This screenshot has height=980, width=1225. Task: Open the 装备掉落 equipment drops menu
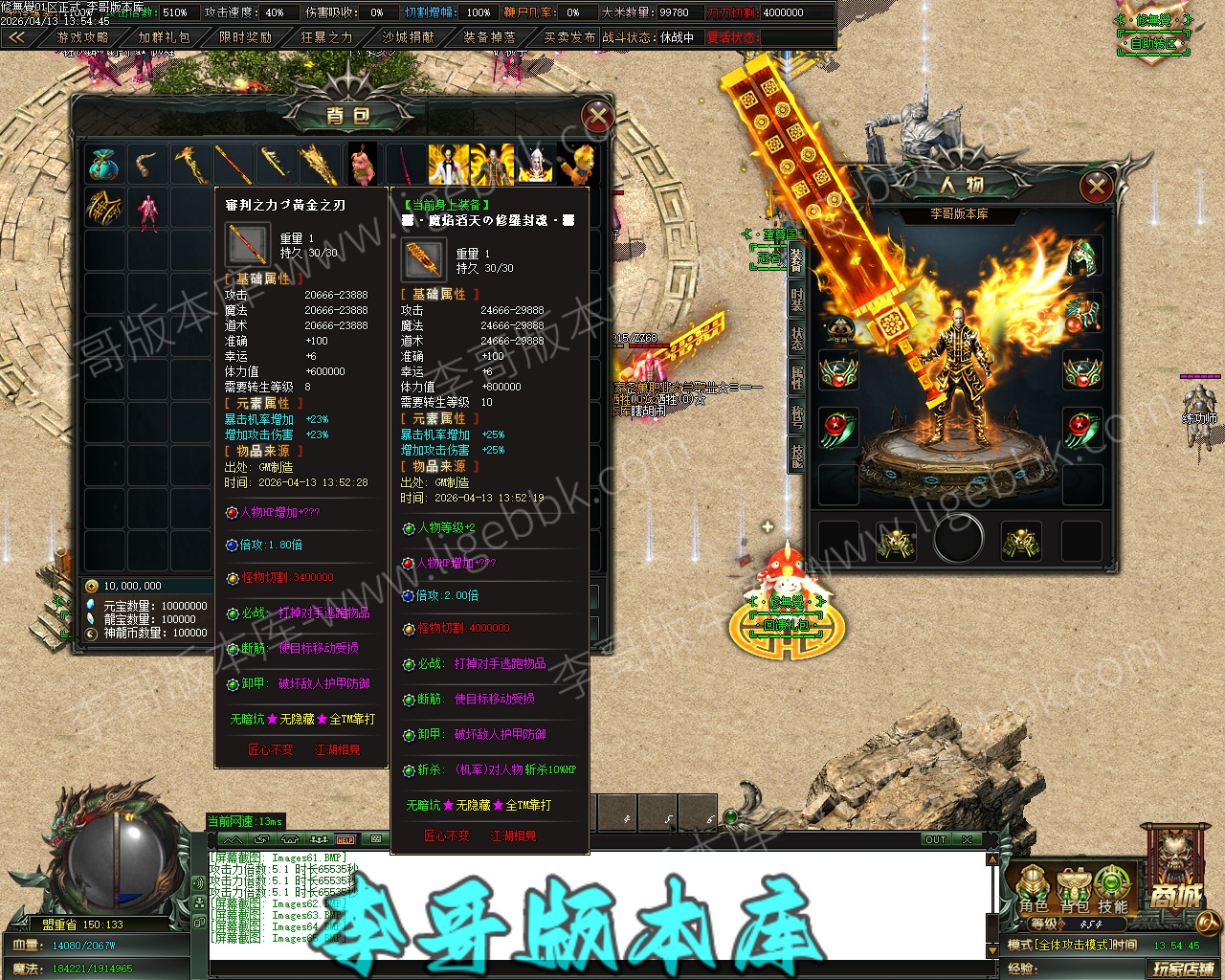[x=489, y=37]
